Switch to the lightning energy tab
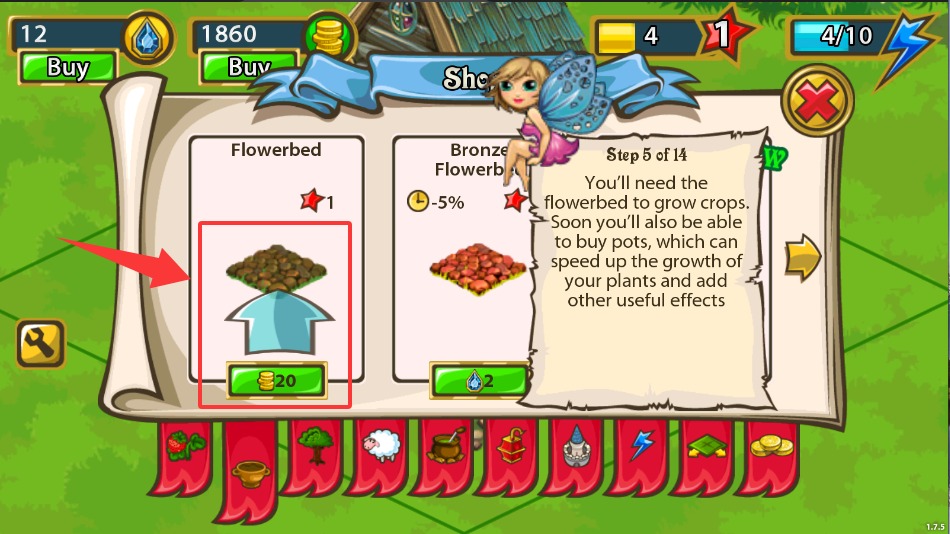The height and width of the screenshot is (534, 950). click(x=641, y=443)
